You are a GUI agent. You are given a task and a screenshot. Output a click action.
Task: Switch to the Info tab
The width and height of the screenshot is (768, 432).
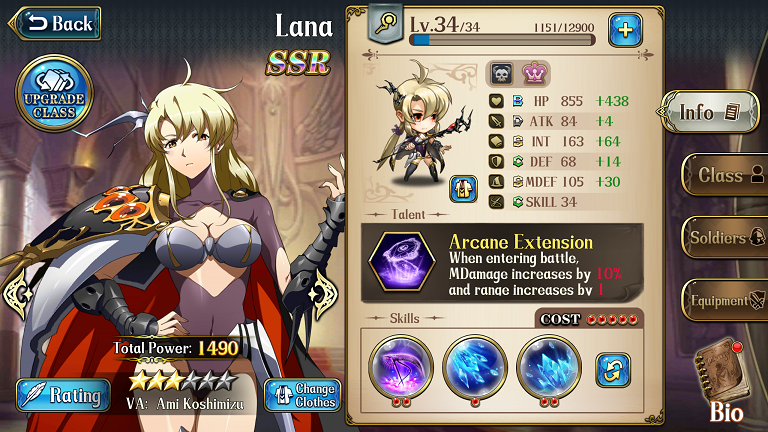point(710,112)
